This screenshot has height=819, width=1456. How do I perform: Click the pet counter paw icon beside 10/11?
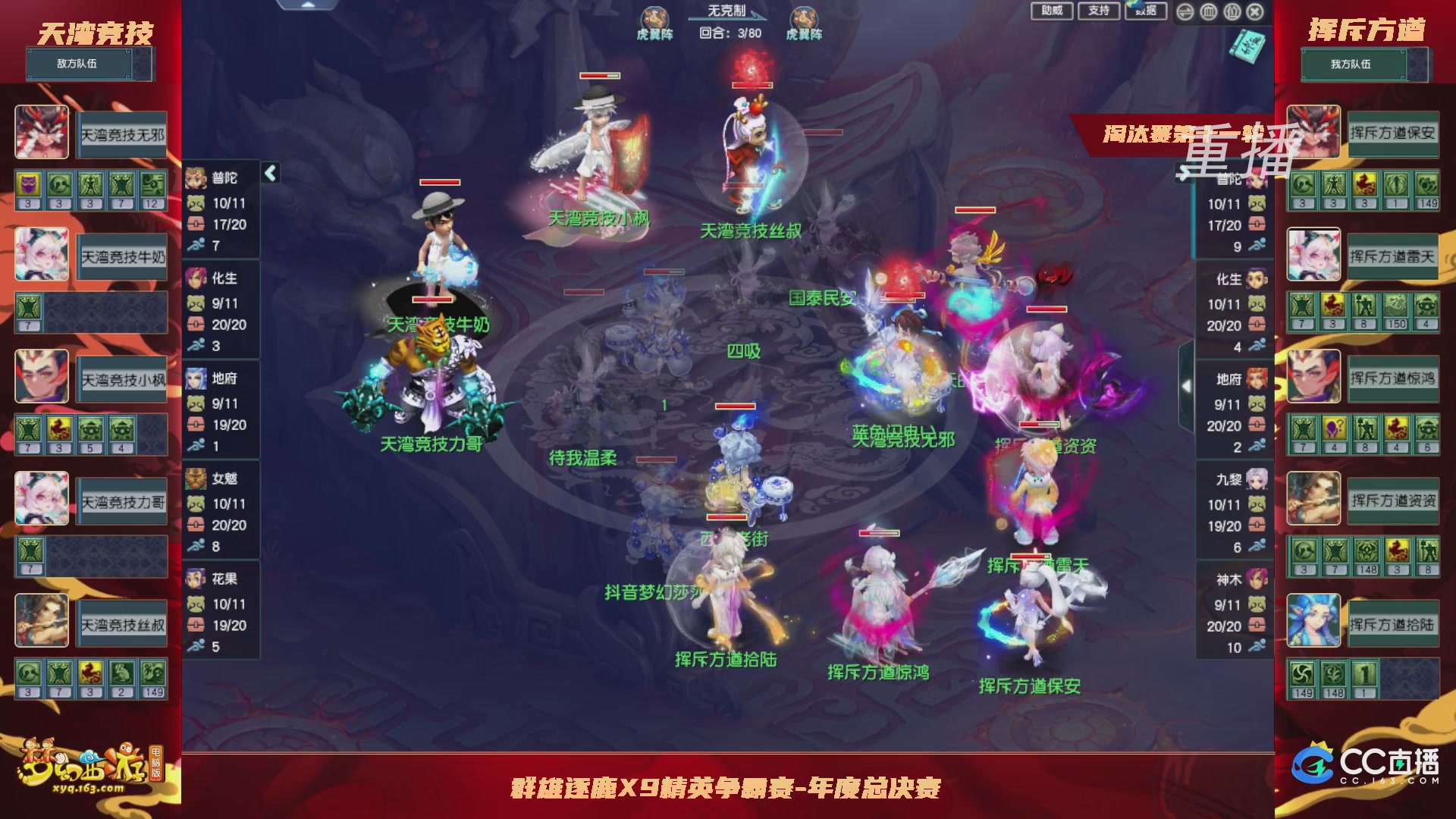tap(196, 203)
